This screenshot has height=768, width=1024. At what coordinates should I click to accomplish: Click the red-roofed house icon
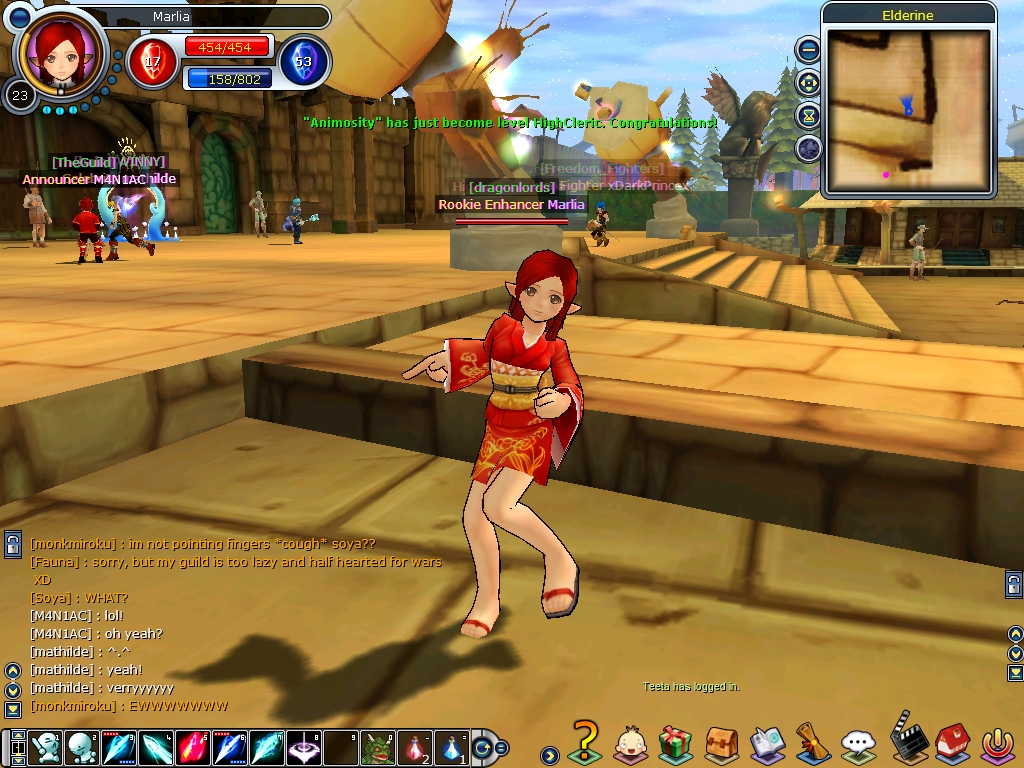click(x=951, y=744)
